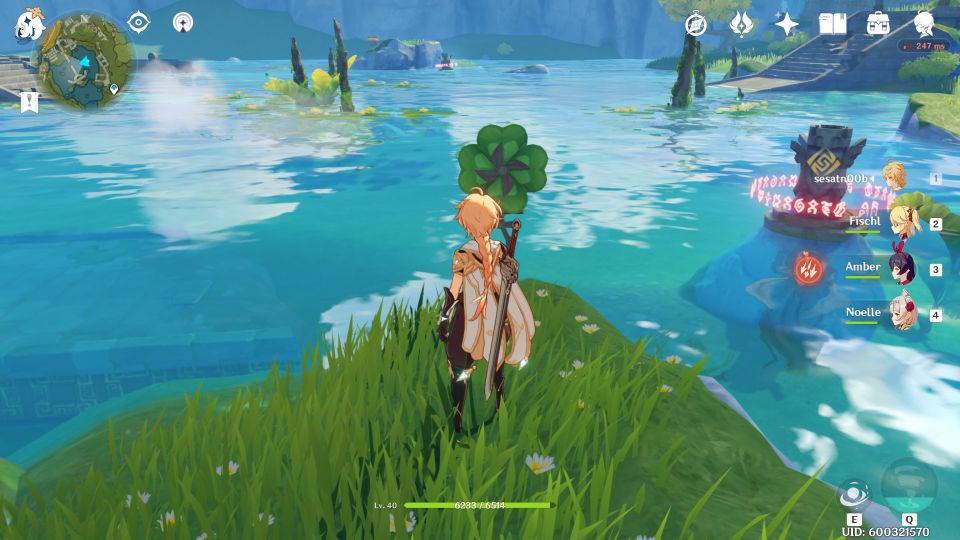Image resolution: width=960 pixels, height=540 pixels.
Task: Switch to party member Noelle
Action: tap(894, 314)
